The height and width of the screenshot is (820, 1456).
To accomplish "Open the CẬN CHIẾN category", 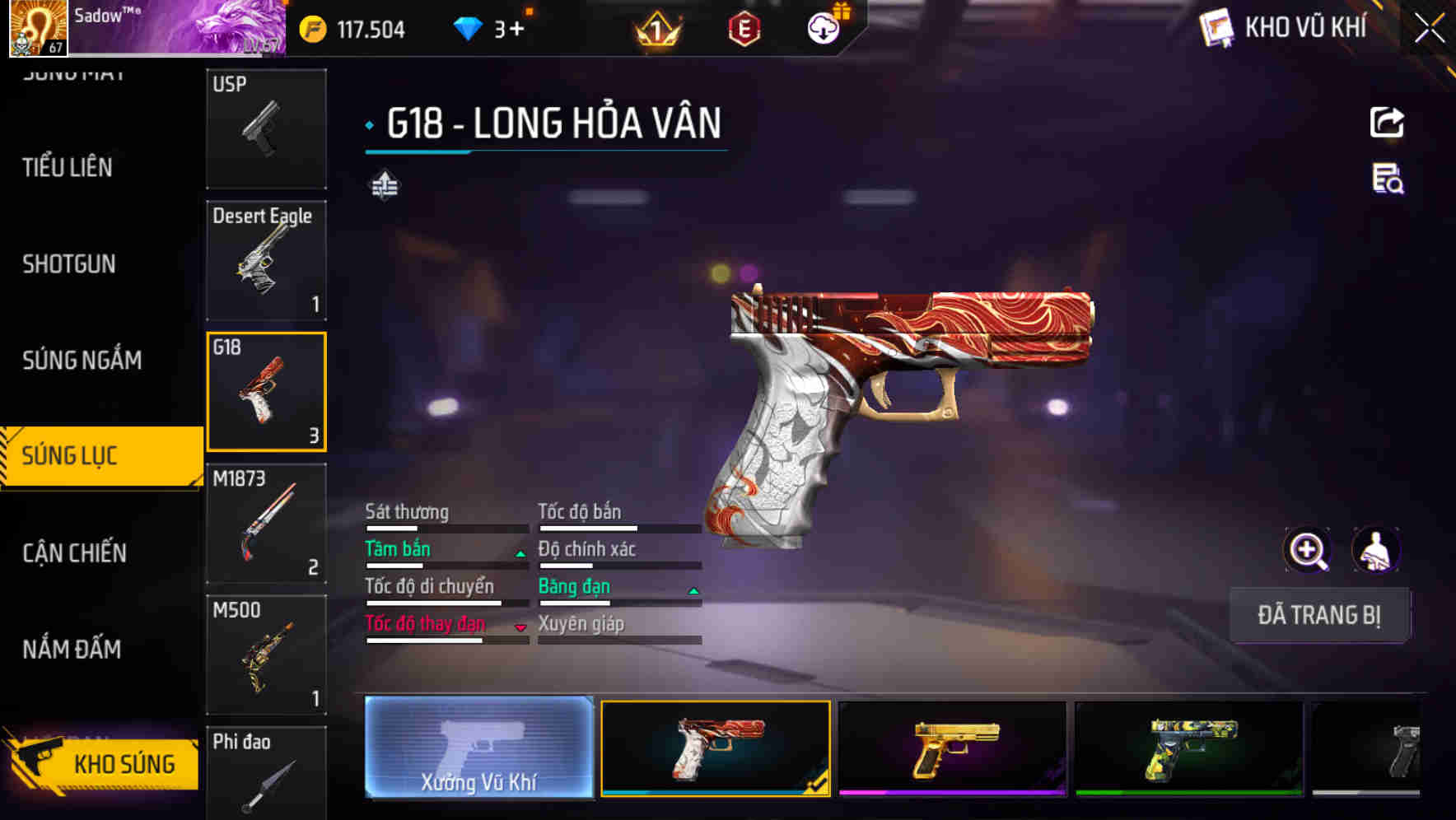I will point(72,553).
